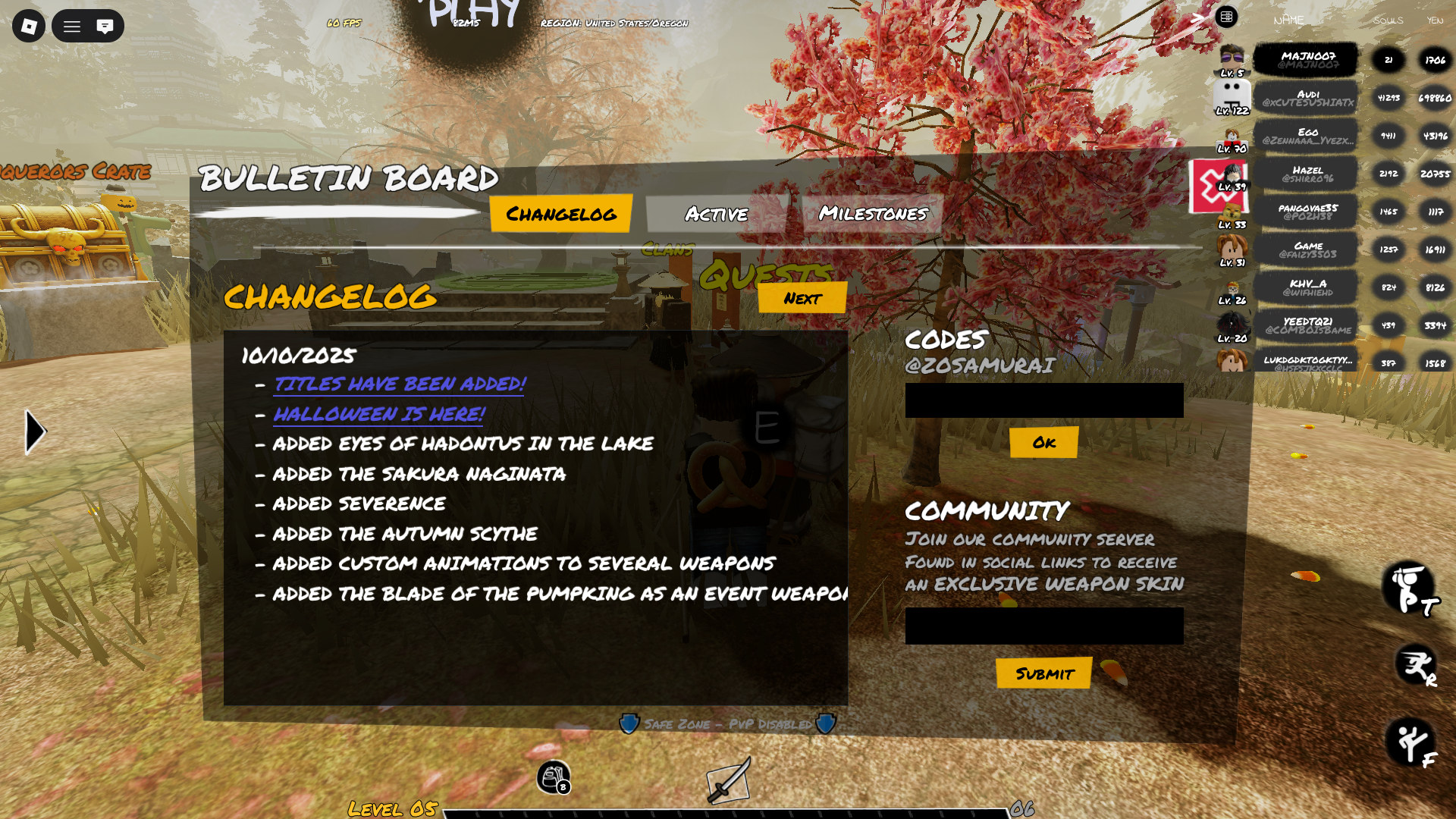This screenshot has height=819, width=1456.
Task: Go to the Next changelog page
Action: point(802,298)
